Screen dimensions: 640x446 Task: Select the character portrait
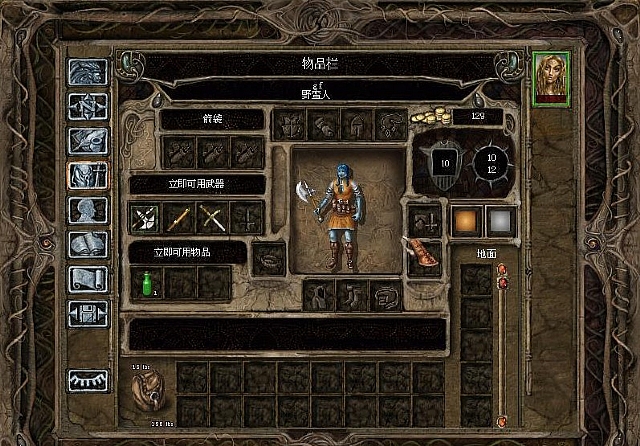(x=551, y=77)
